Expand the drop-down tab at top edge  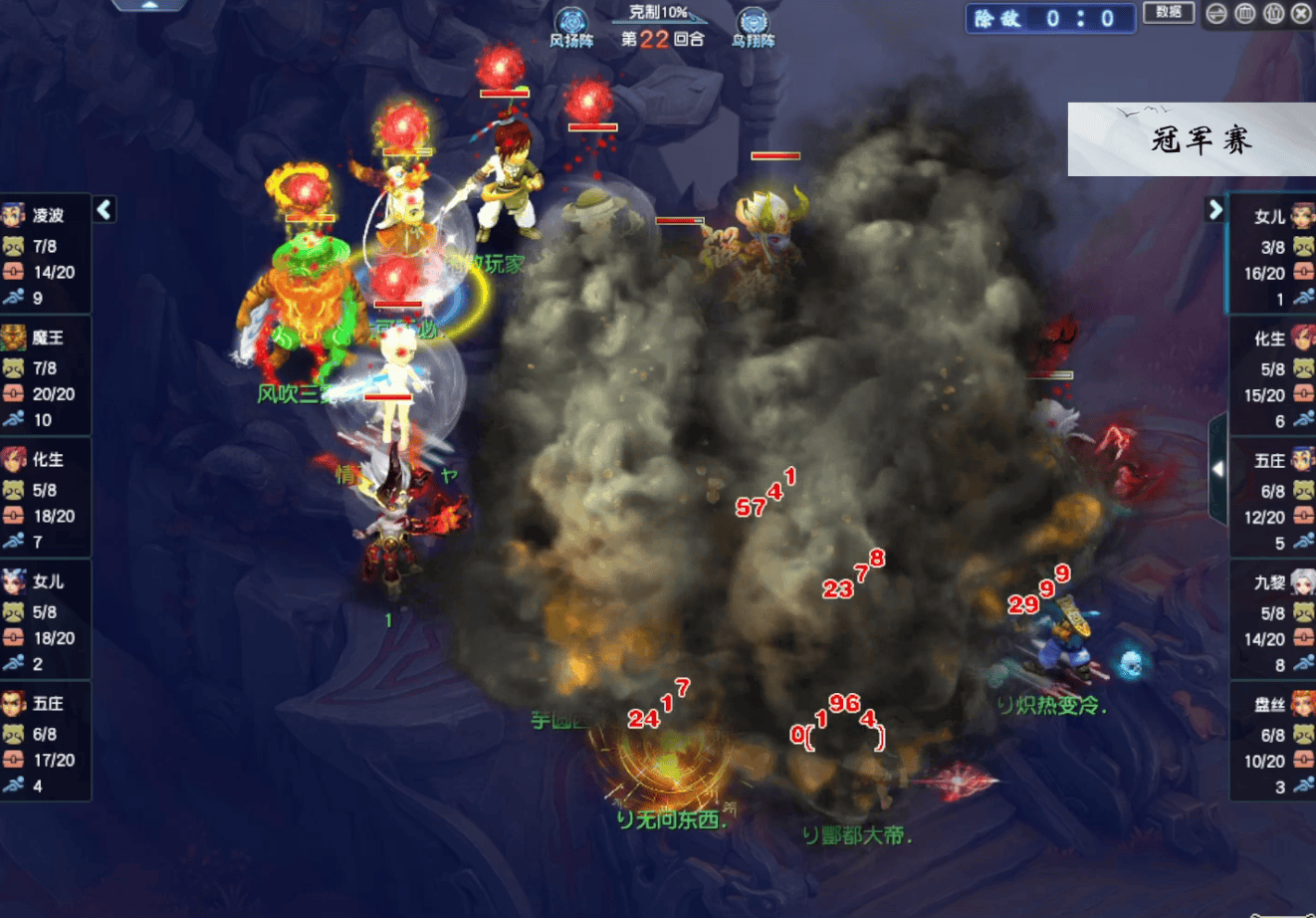pos(149,5)
